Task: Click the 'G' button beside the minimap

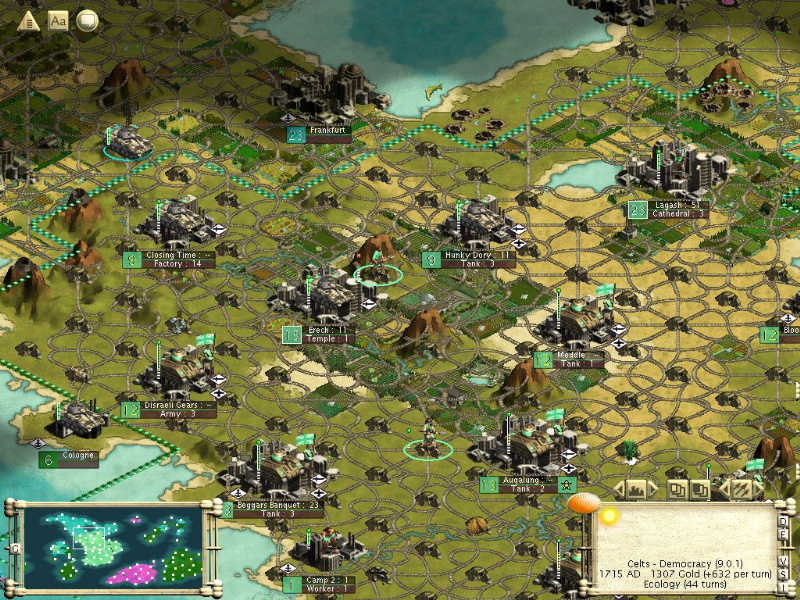Action: point(14,548)
